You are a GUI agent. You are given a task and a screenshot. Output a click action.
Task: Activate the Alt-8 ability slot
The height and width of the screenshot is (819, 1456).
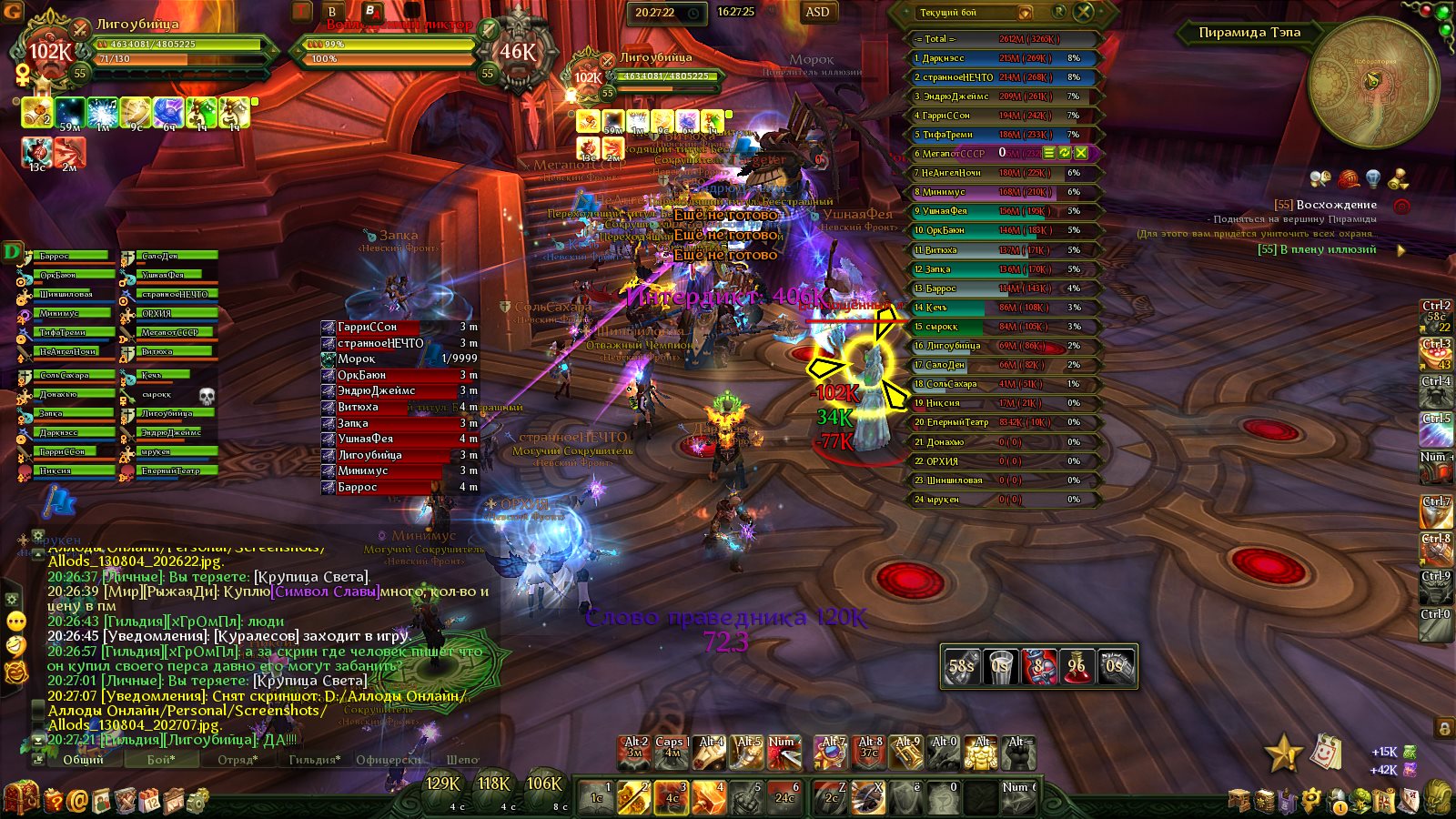(869, 752)
